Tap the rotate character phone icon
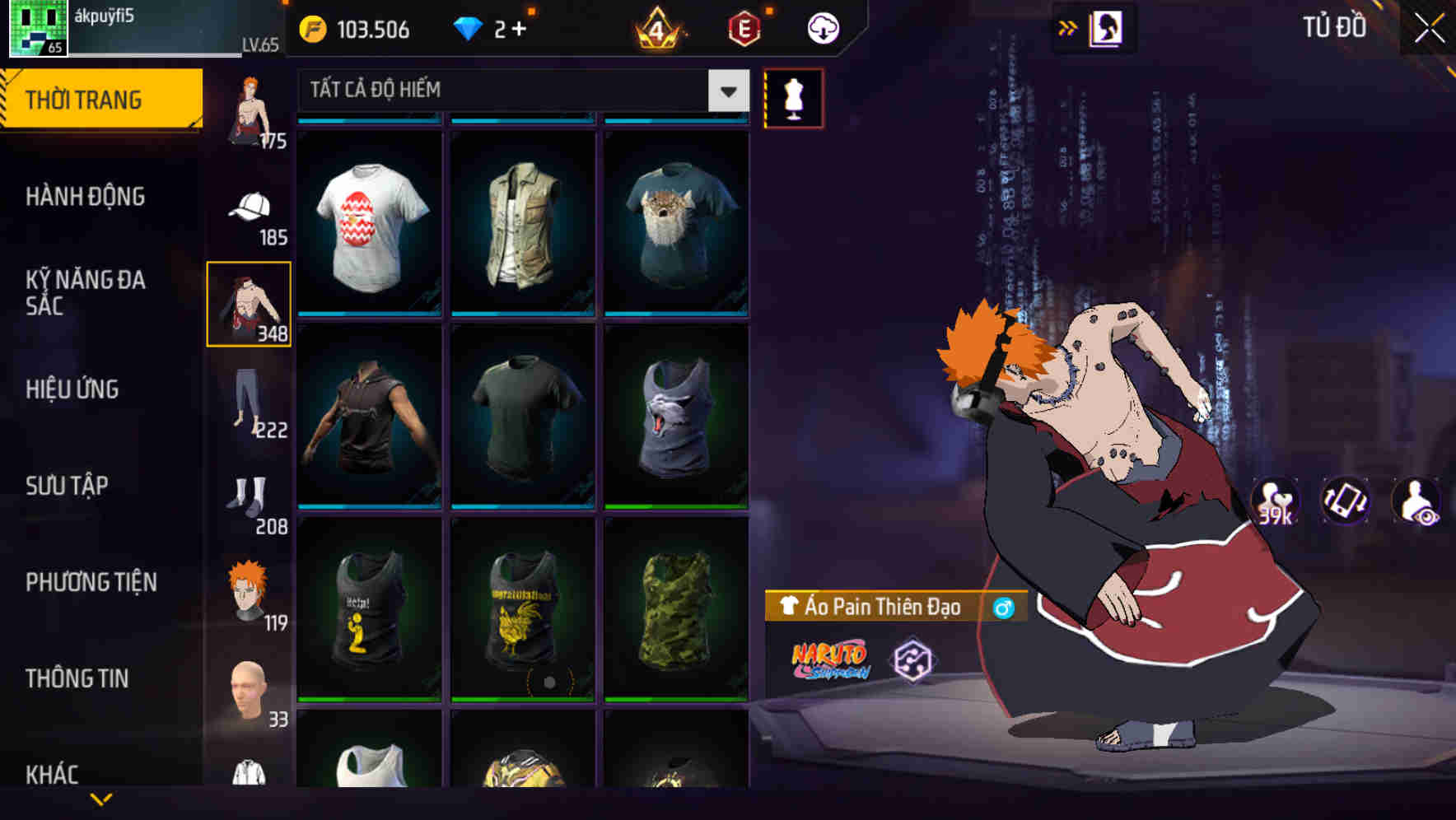 click(x=1344, y=502)
